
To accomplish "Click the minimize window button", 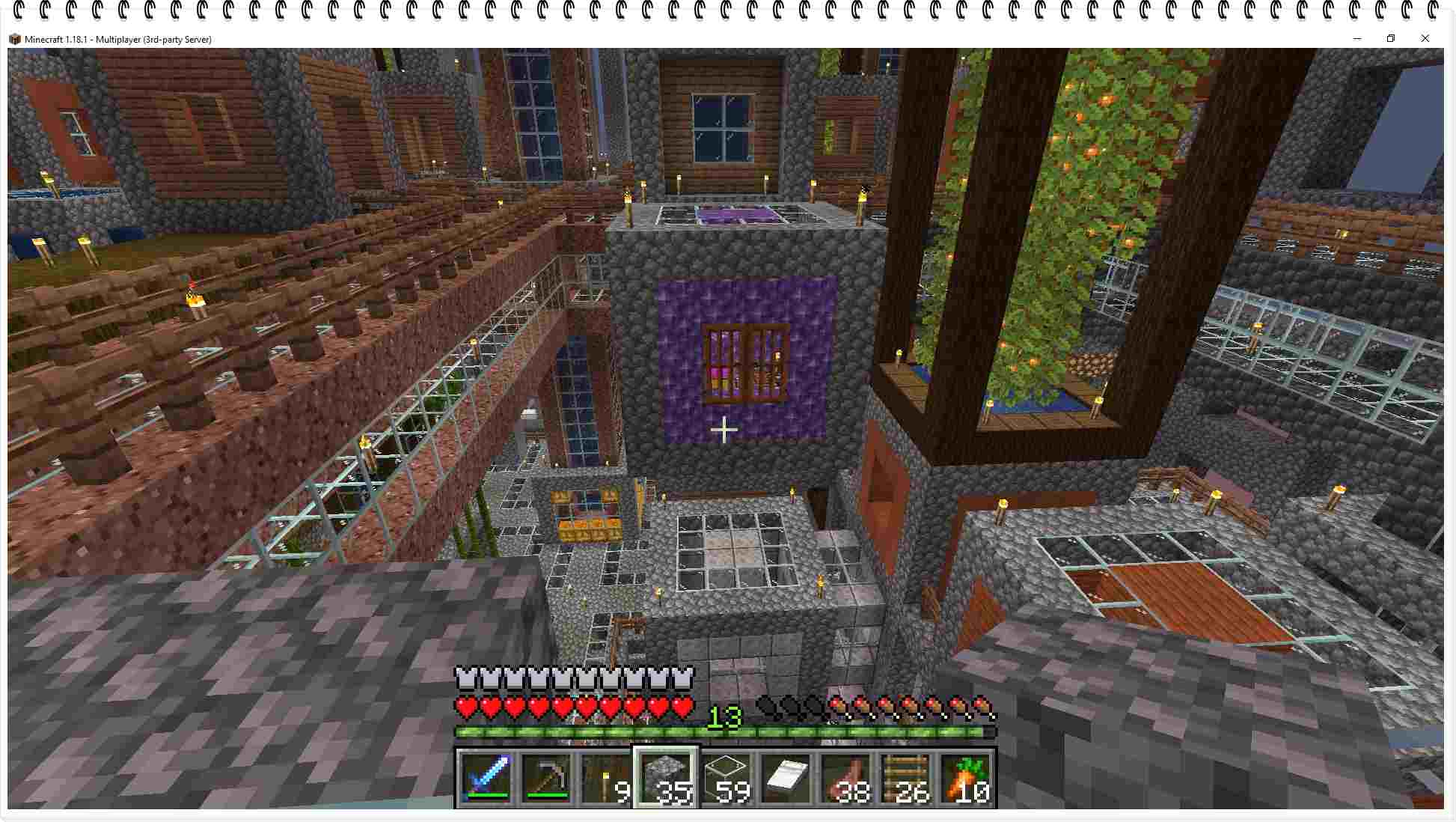I will (x=1356, y=38).
